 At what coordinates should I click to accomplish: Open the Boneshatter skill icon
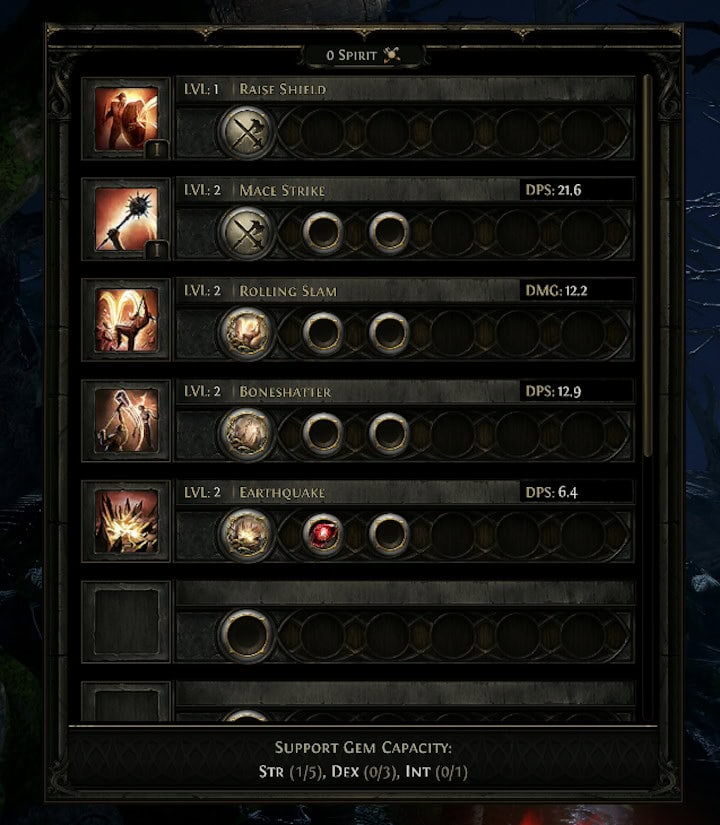(x=126, y=420)
